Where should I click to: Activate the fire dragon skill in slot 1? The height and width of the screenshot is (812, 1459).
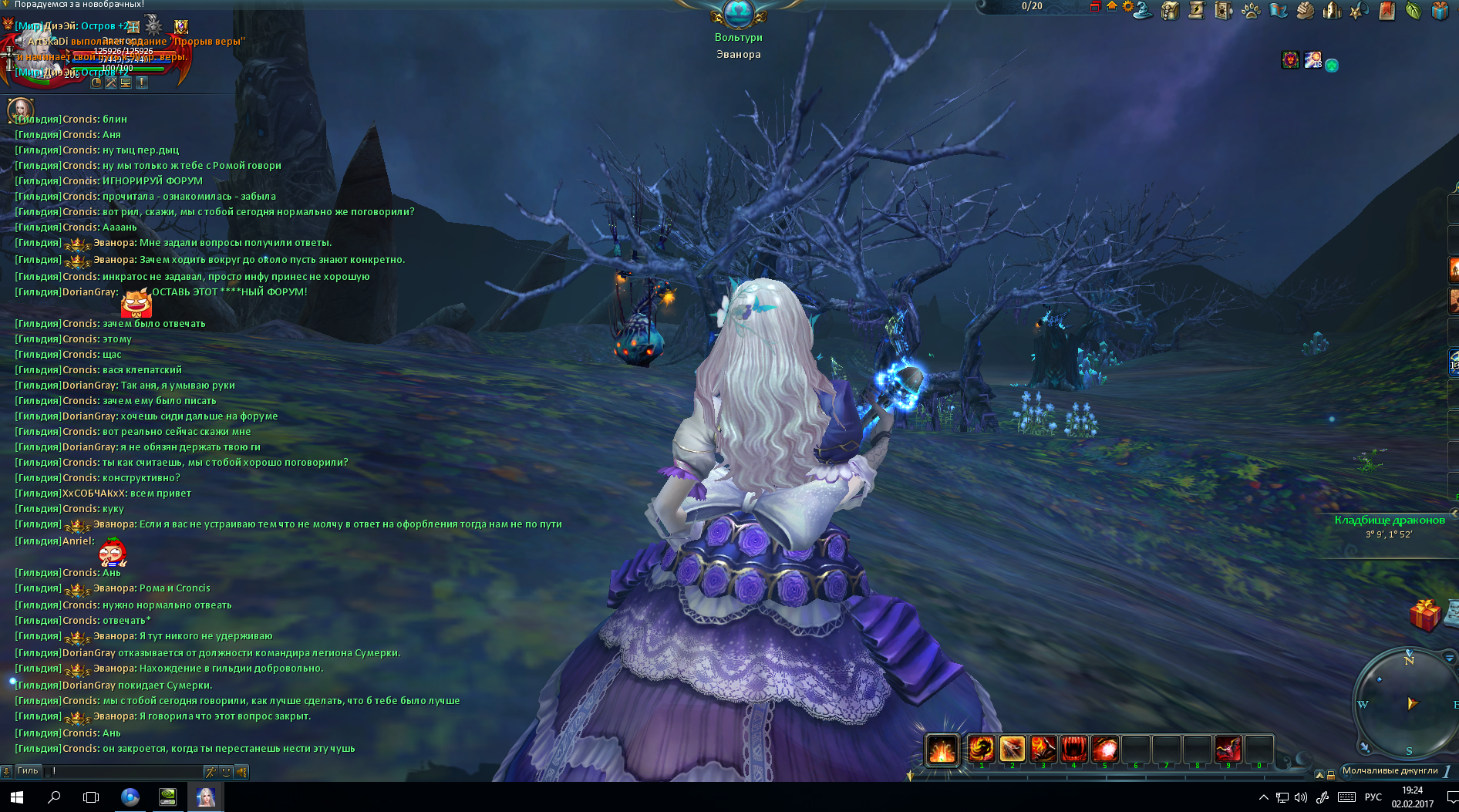tap(981, 748)
